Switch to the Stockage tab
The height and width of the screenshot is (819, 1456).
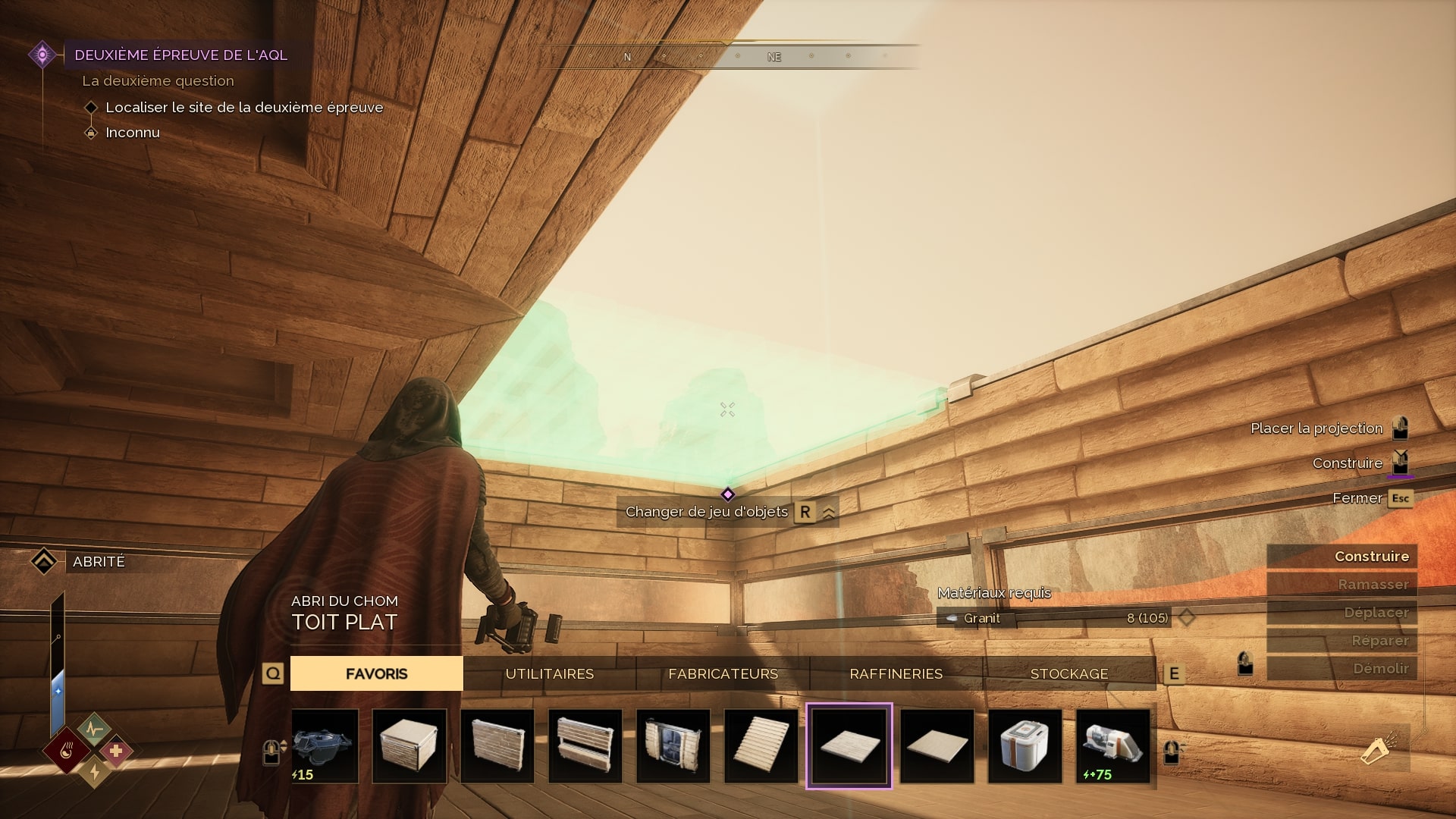click(x=1068, y=673)
